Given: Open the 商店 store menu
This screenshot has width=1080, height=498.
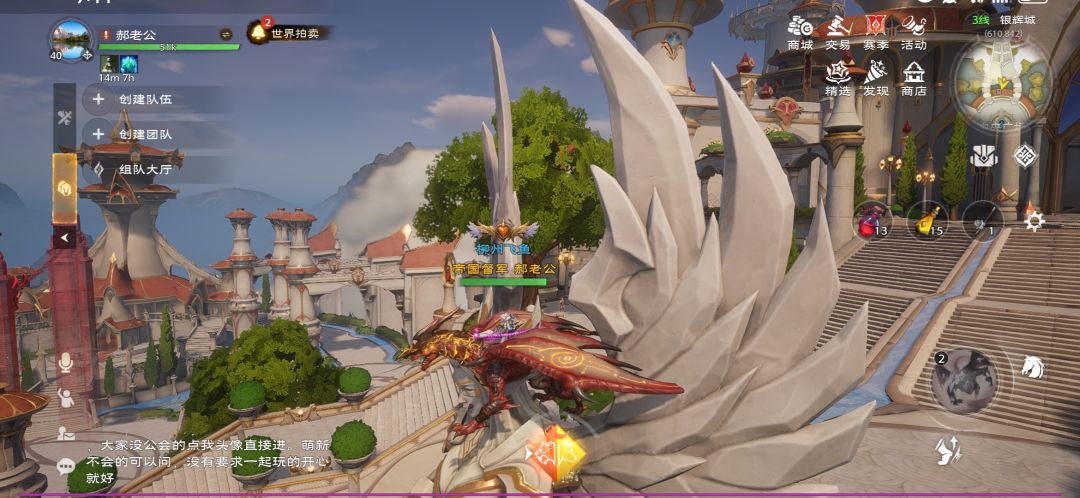Looking at the screenshot, I should [913, 77].
